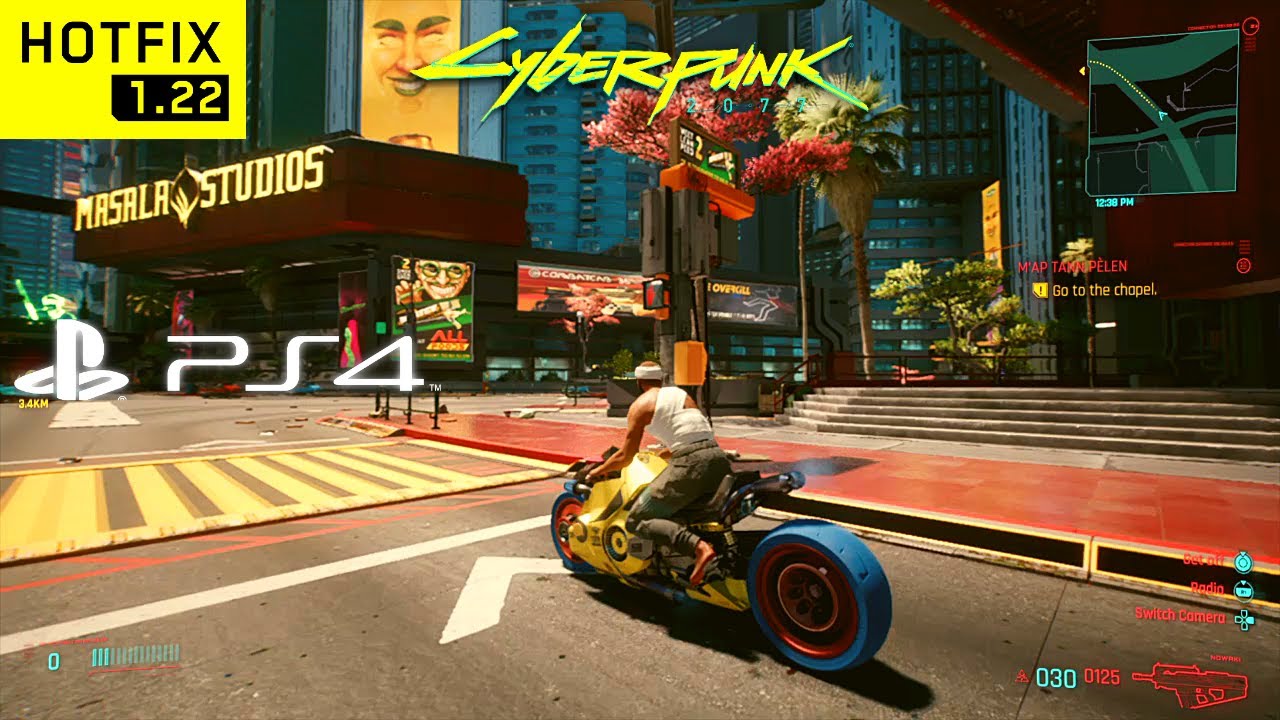Image resolution: width=1280 pixels, height=720 pixels.
Task: Select the Get Off circle button icon
Action: tap(1243, 563)
